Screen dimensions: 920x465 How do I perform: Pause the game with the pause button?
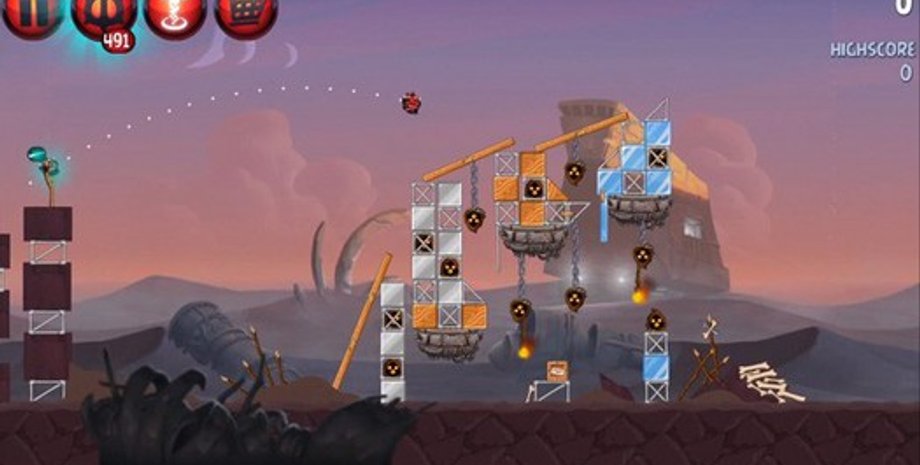[x=33, y=15]
